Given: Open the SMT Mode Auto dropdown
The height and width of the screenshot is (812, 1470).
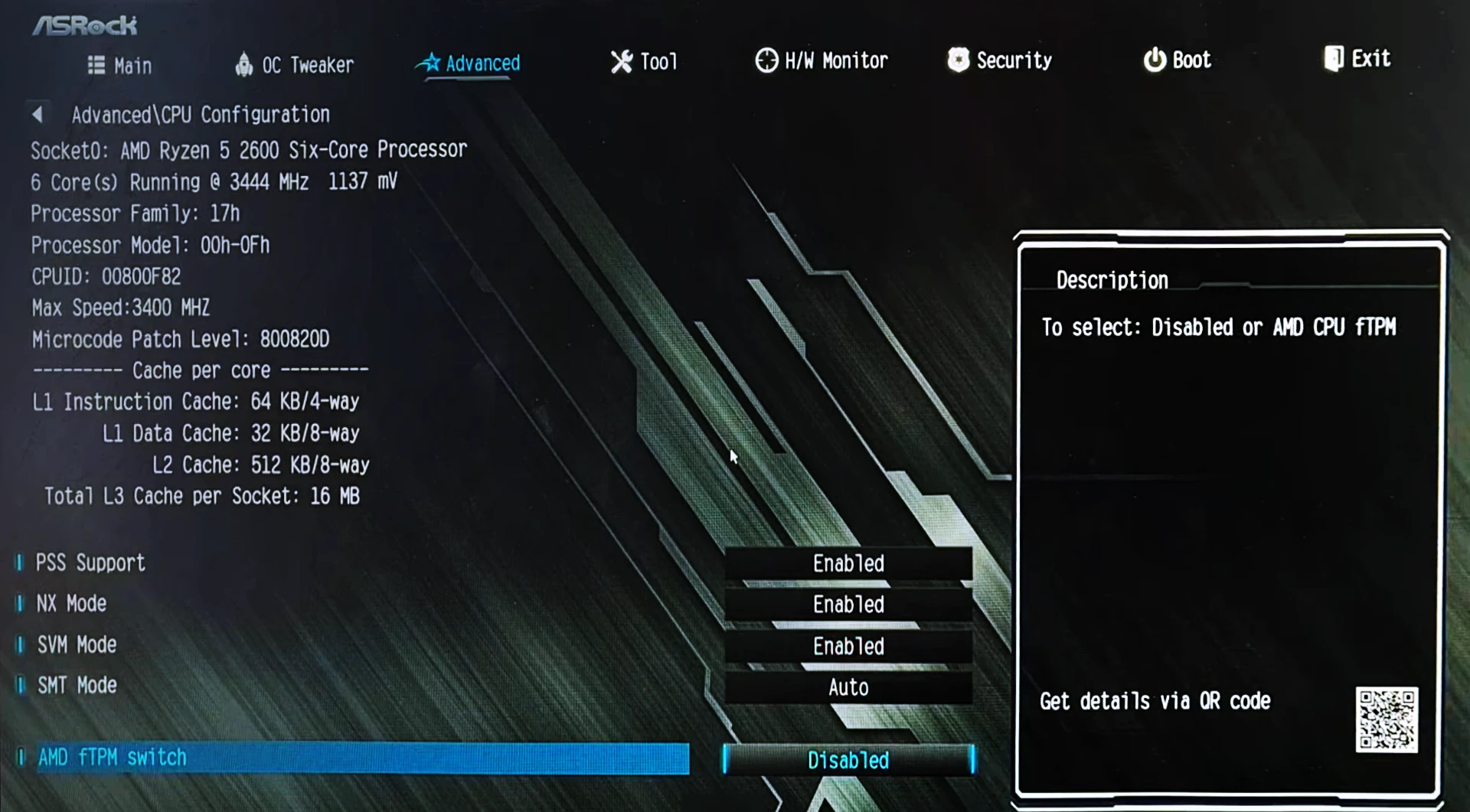Looking at the screenshot, I should tap(848, 688).
